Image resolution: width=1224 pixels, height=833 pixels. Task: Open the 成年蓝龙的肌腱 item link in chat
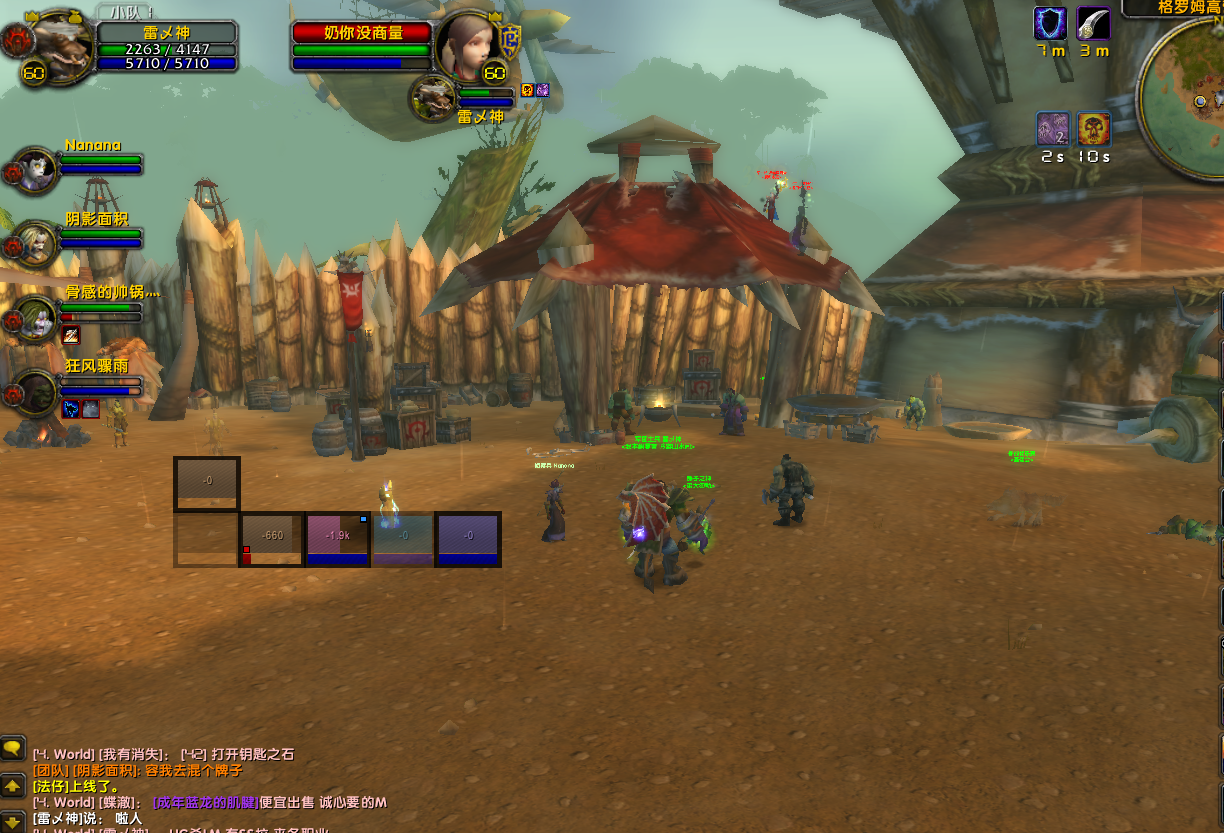pos(205,802)
